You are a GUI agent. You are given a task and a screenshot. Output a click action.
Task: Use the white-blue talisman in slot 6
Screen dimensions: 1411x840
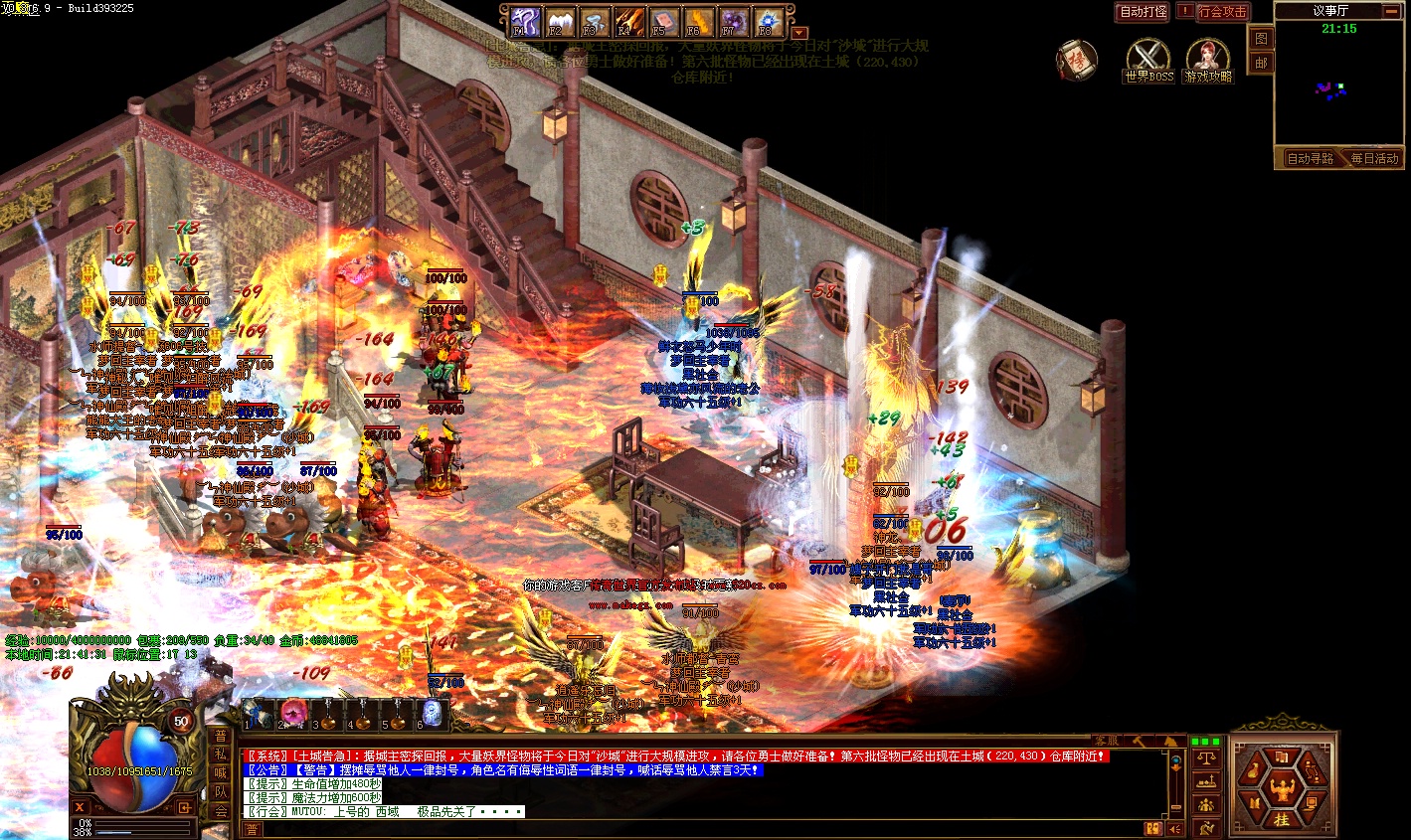pos(432,712)
